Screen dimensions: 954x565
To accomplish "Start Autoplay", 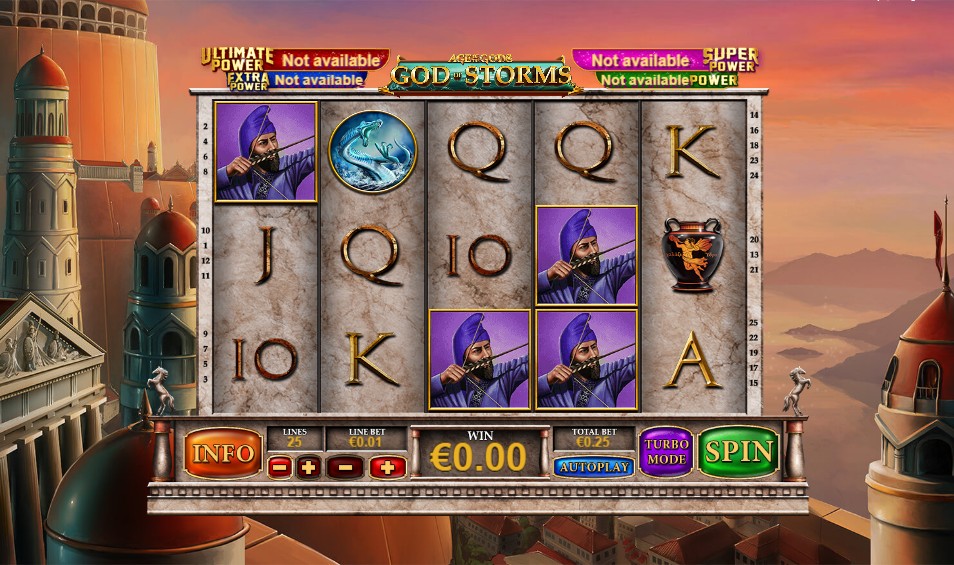I will pos(593,467).
